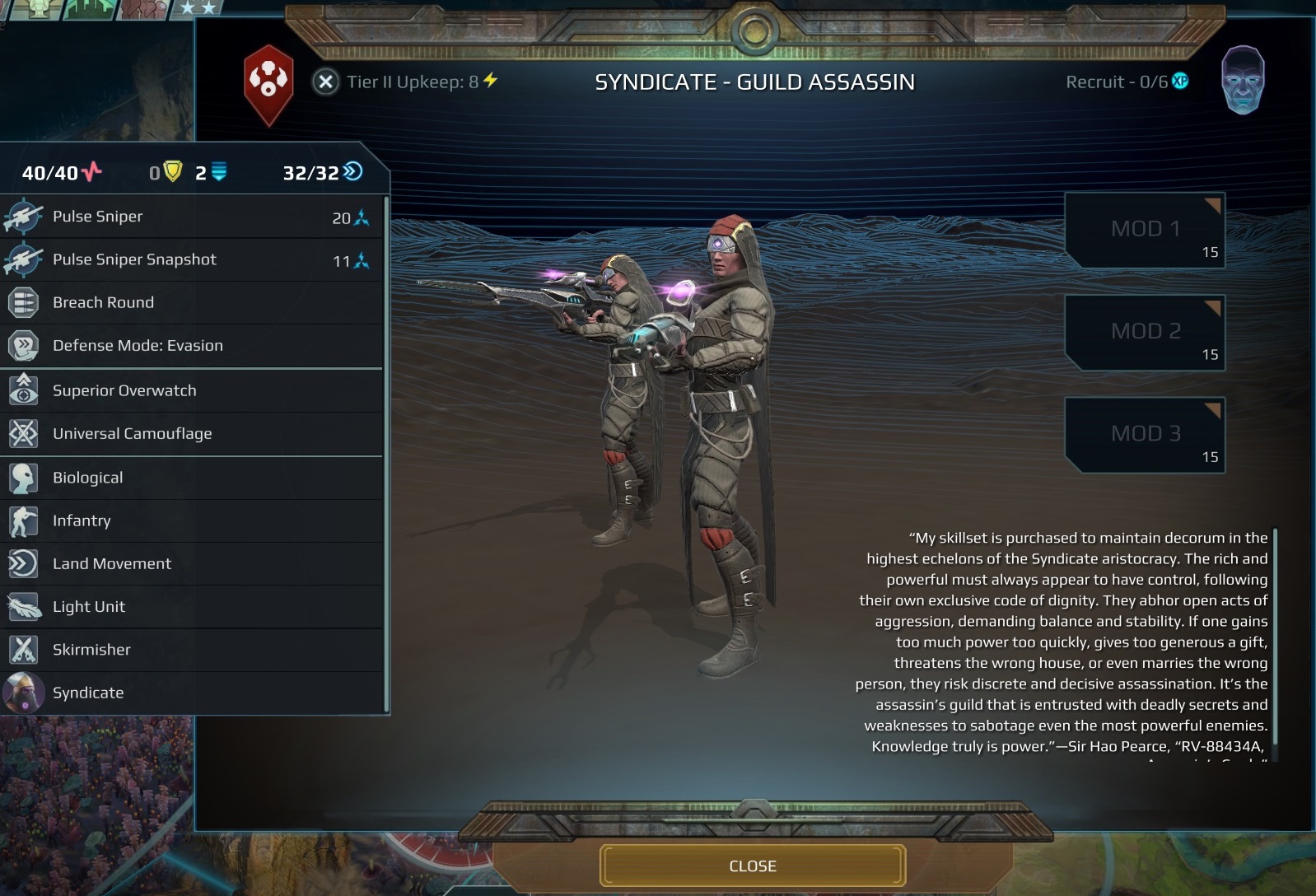Image resolution: width=1316 pixels, height=896 pixels.
Task: Open the MOD 1 slot
Action: click(x=1145, y=231)
